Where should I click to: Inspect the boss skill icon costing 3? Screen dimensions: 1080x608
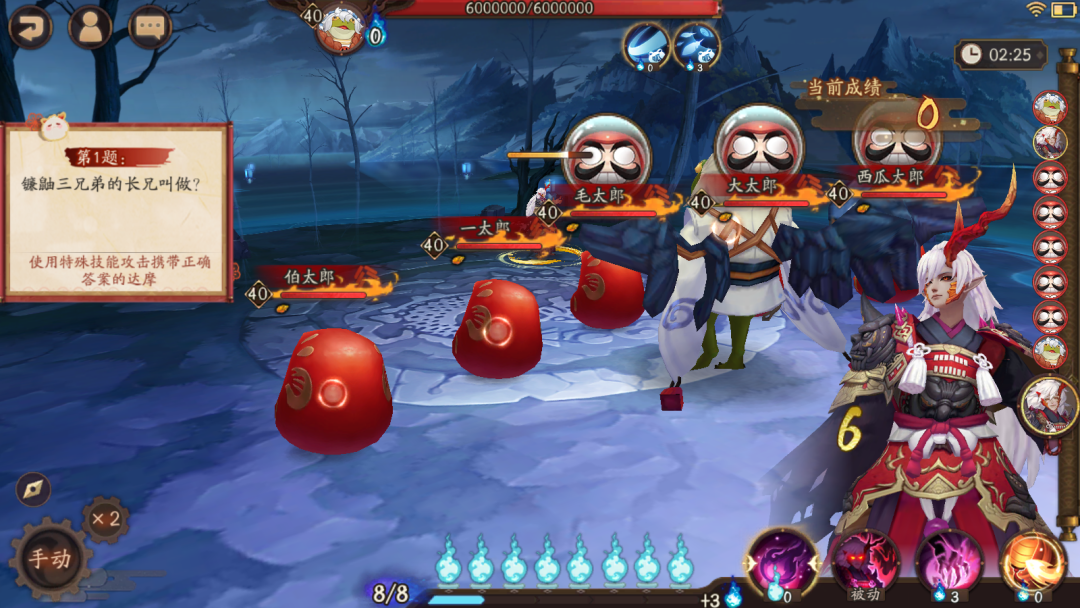point(697,45)
